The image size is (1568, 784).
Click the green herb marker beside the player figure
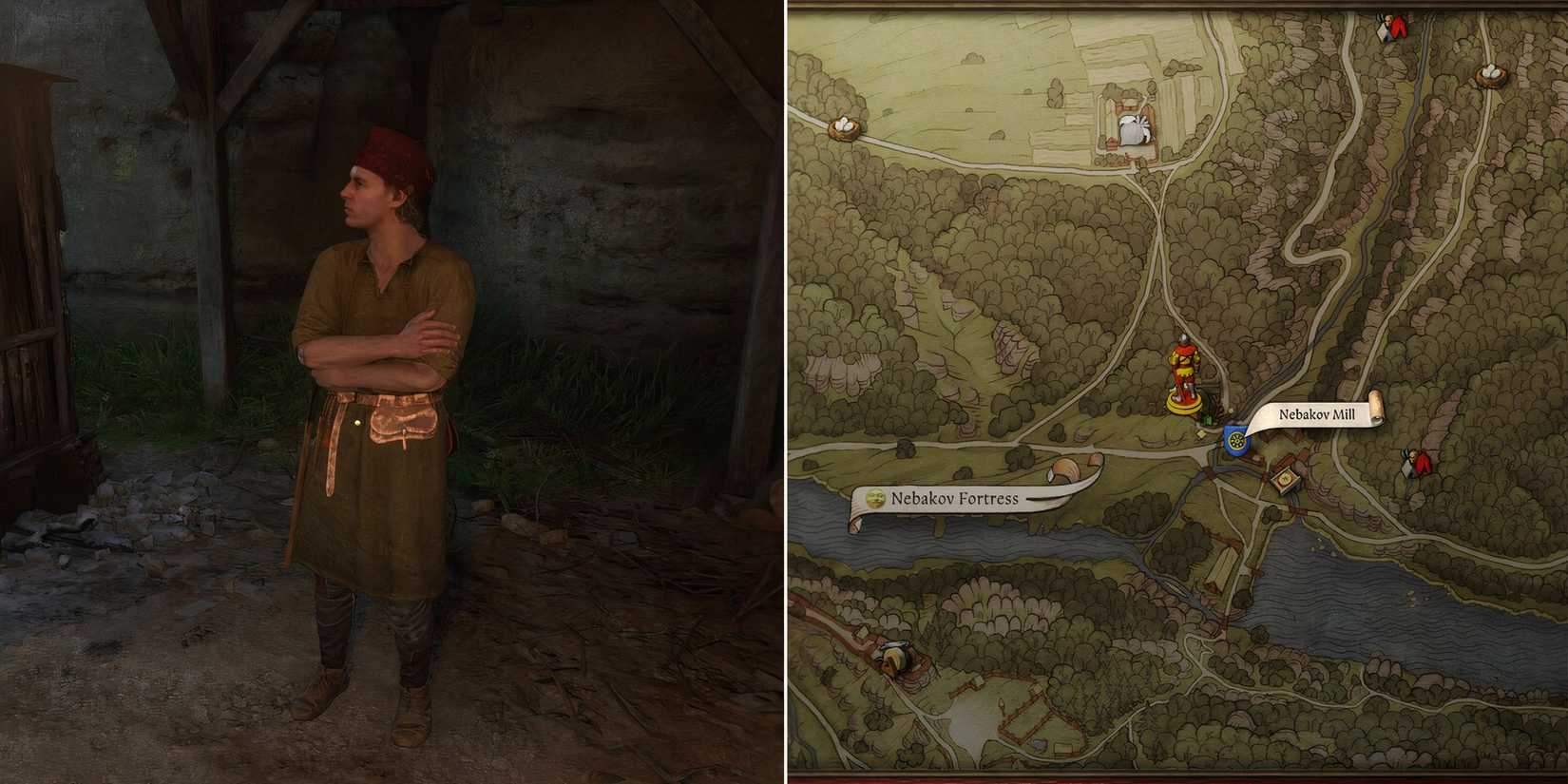point(1206,419)
